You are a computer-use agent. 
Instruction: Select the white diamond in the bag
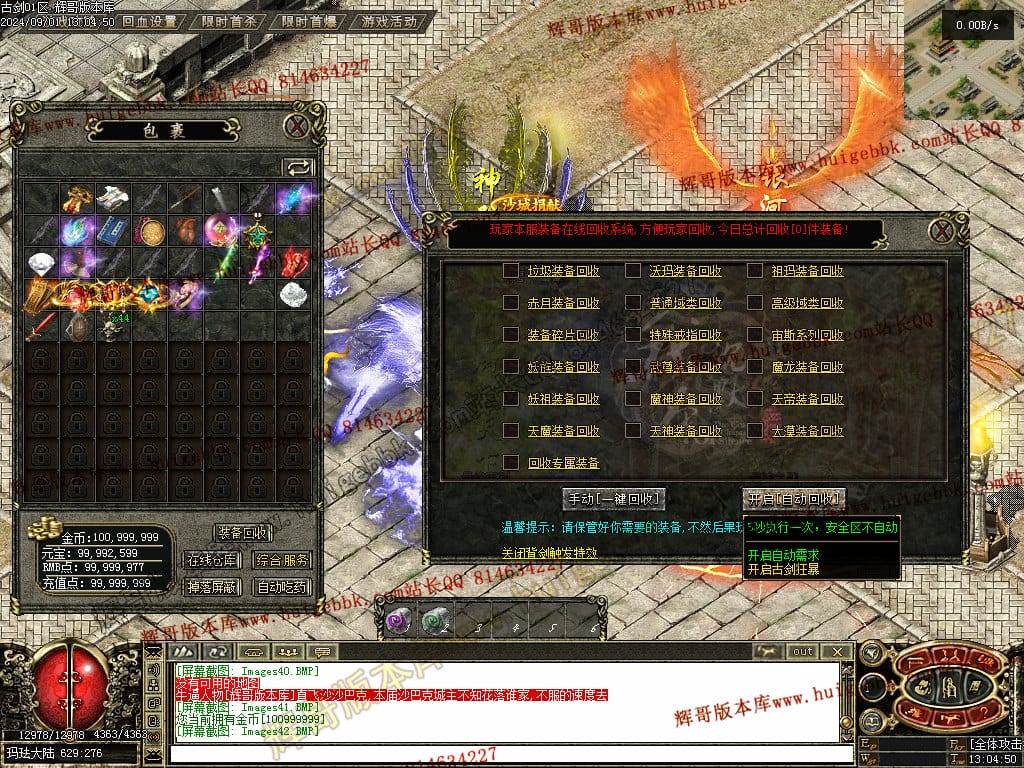39,262
